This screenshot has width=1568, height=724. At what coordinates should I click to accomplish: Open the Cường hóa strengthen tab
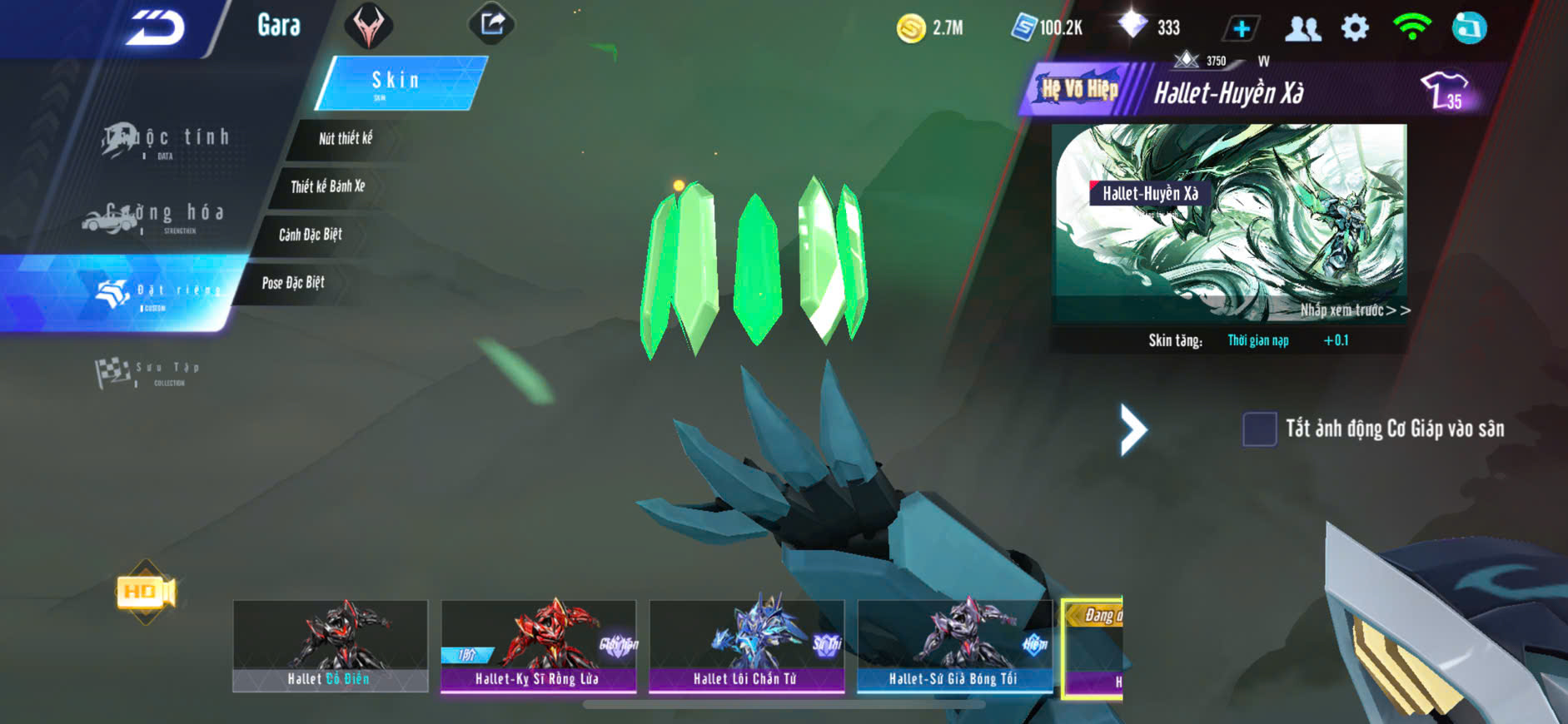coord(154,216)
